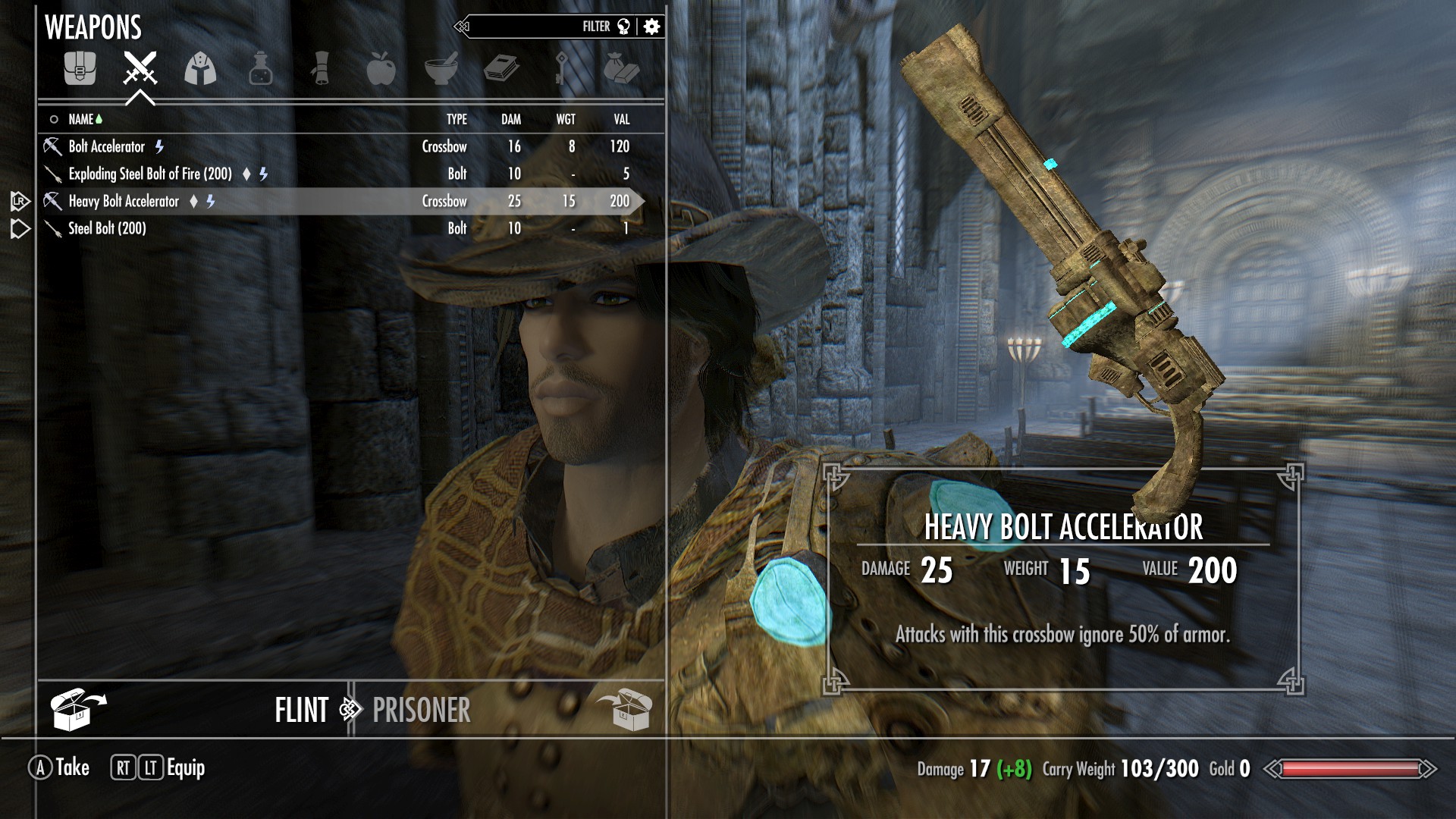Sort the list by NAME column

pos(80,119)
